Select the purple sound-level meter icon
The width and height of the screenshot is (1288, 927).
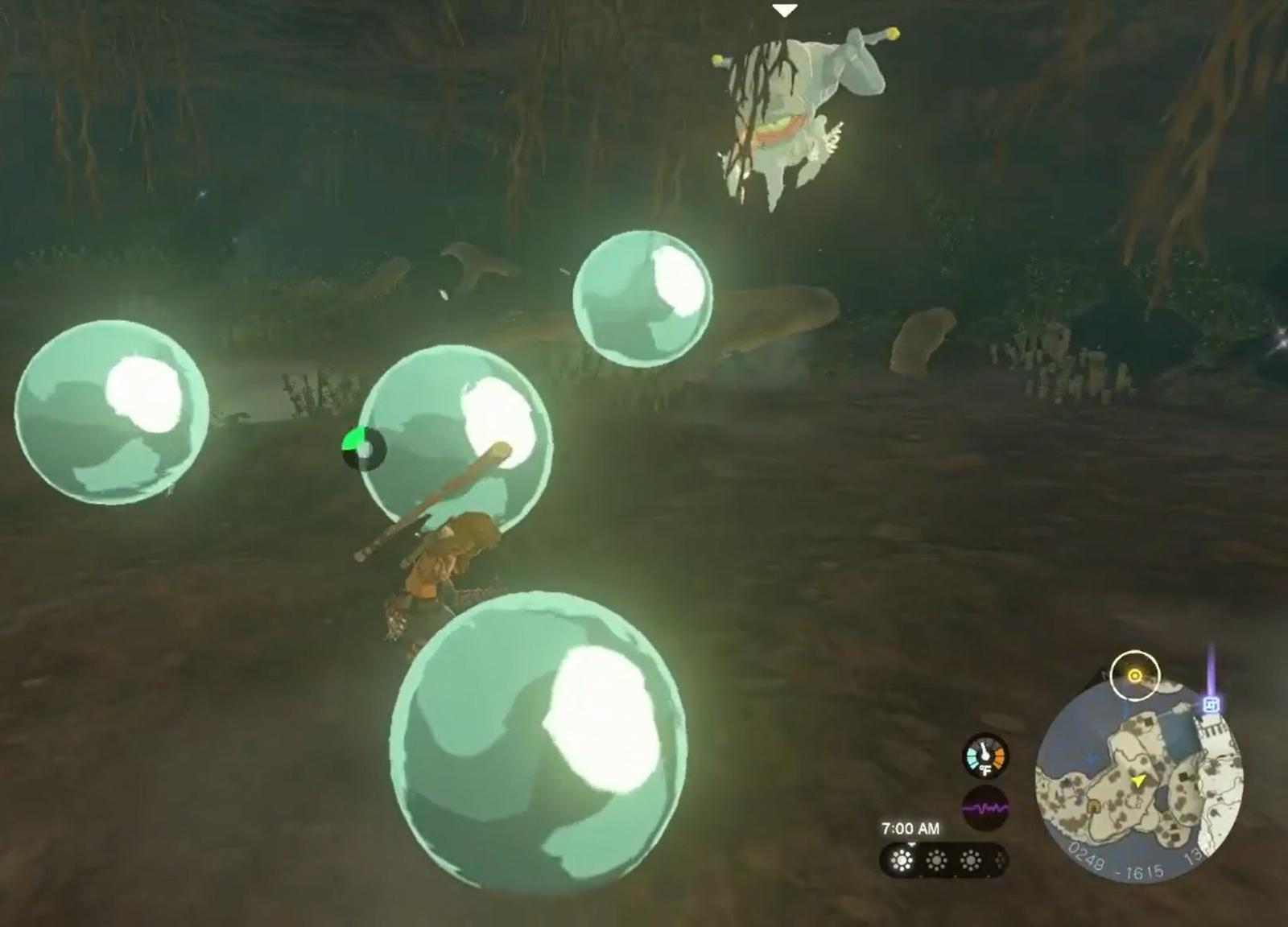click(985, 806)
